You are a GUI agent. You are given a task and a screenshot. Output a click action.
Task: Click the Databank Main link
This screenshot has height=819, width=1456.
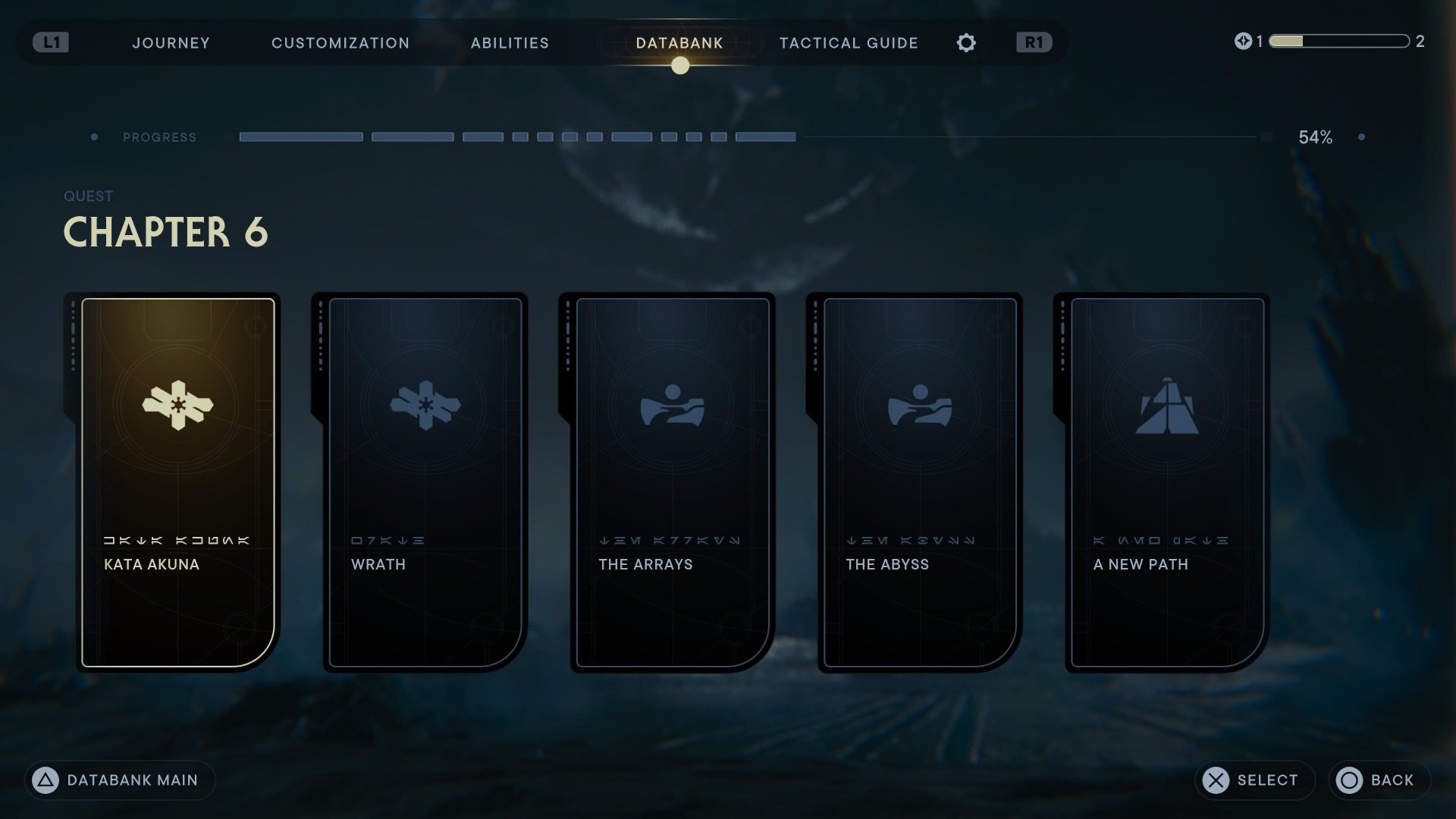click(x=133, y=780)
